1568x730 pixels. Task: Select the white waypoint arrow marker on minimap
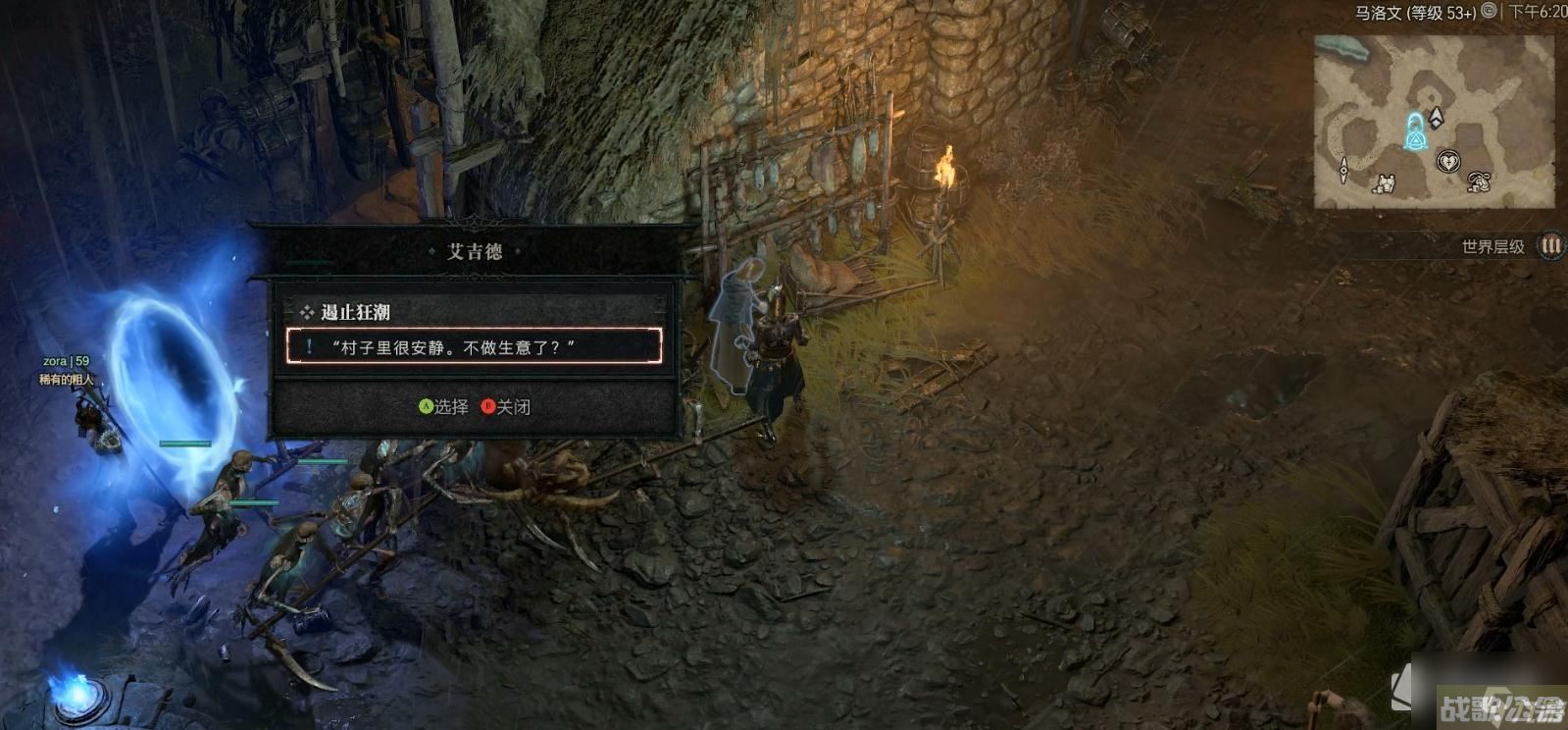pos(1436,119)
